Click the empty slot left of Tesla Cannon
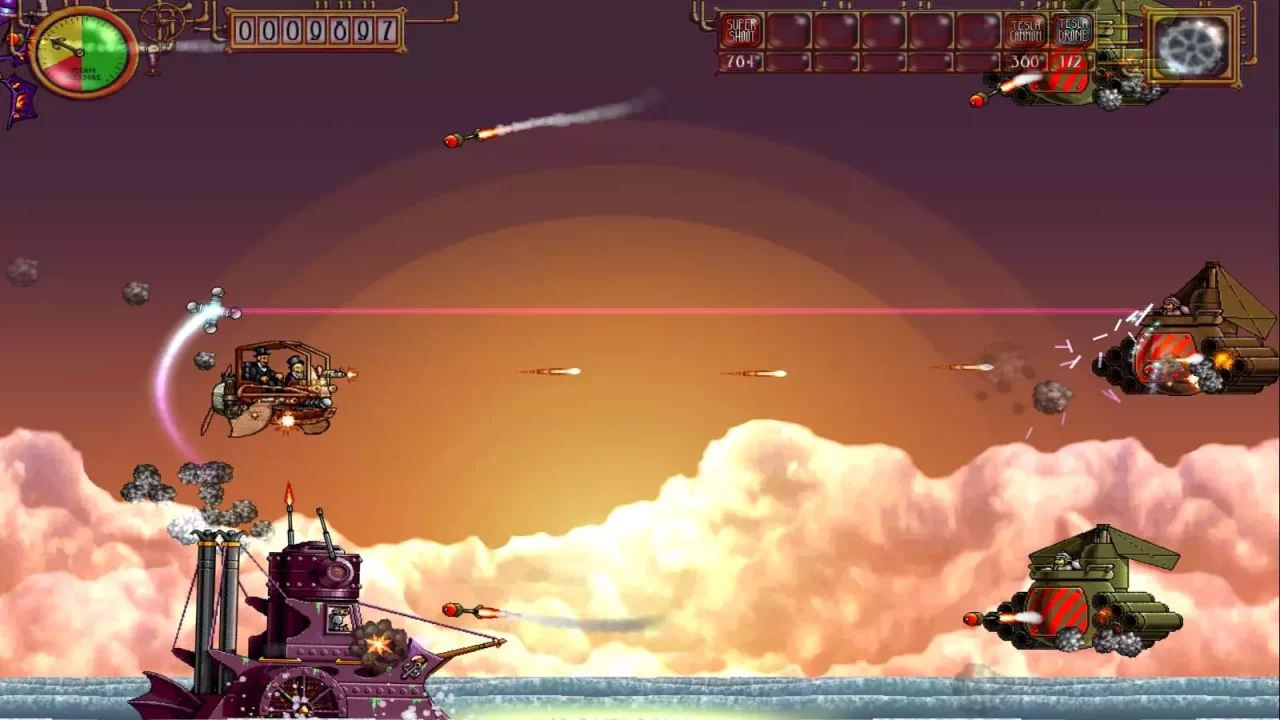The image size is (1280, 720). click(977, 28)
